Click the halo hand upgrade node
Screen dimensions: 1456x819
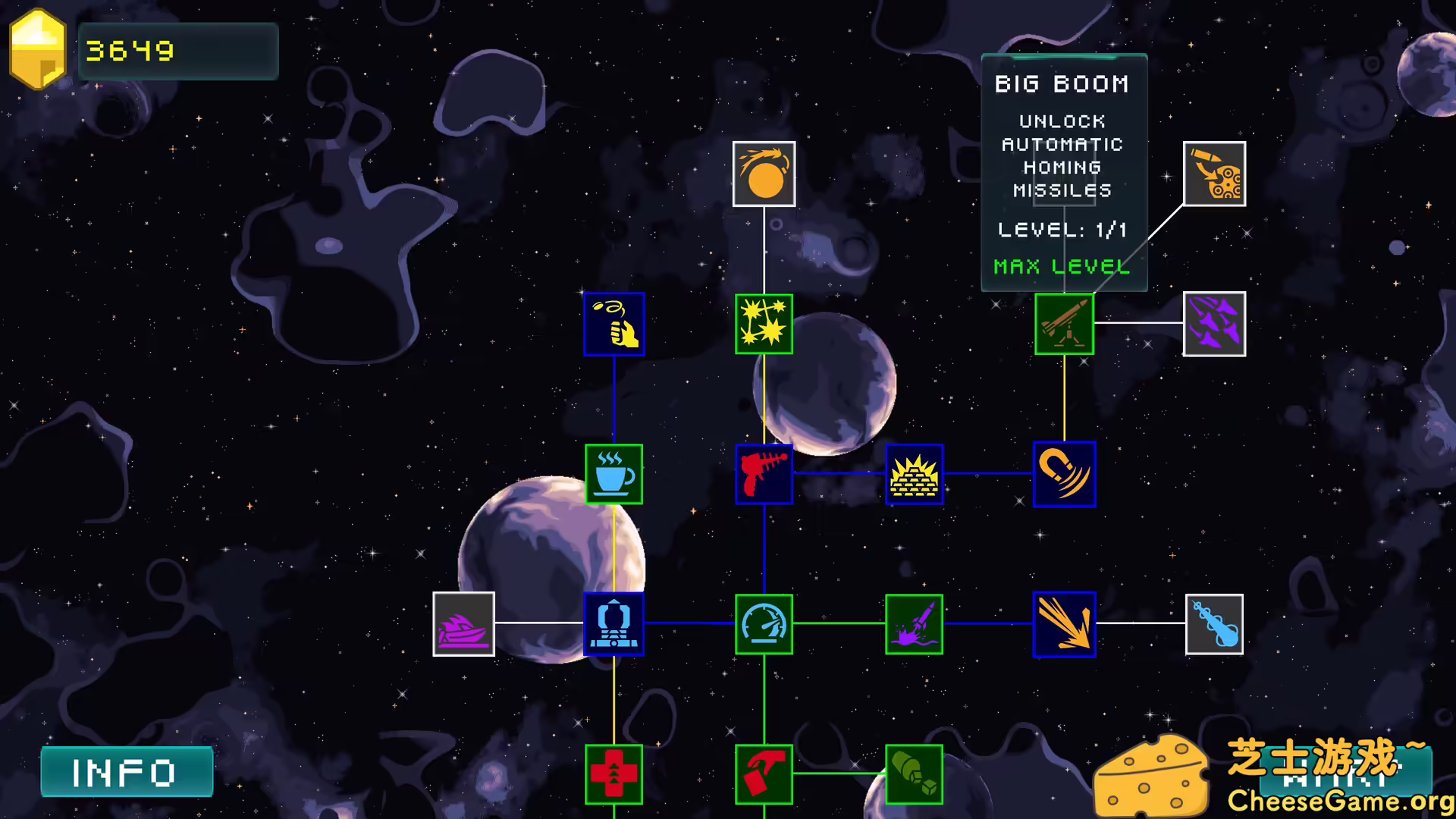point(614,324)
